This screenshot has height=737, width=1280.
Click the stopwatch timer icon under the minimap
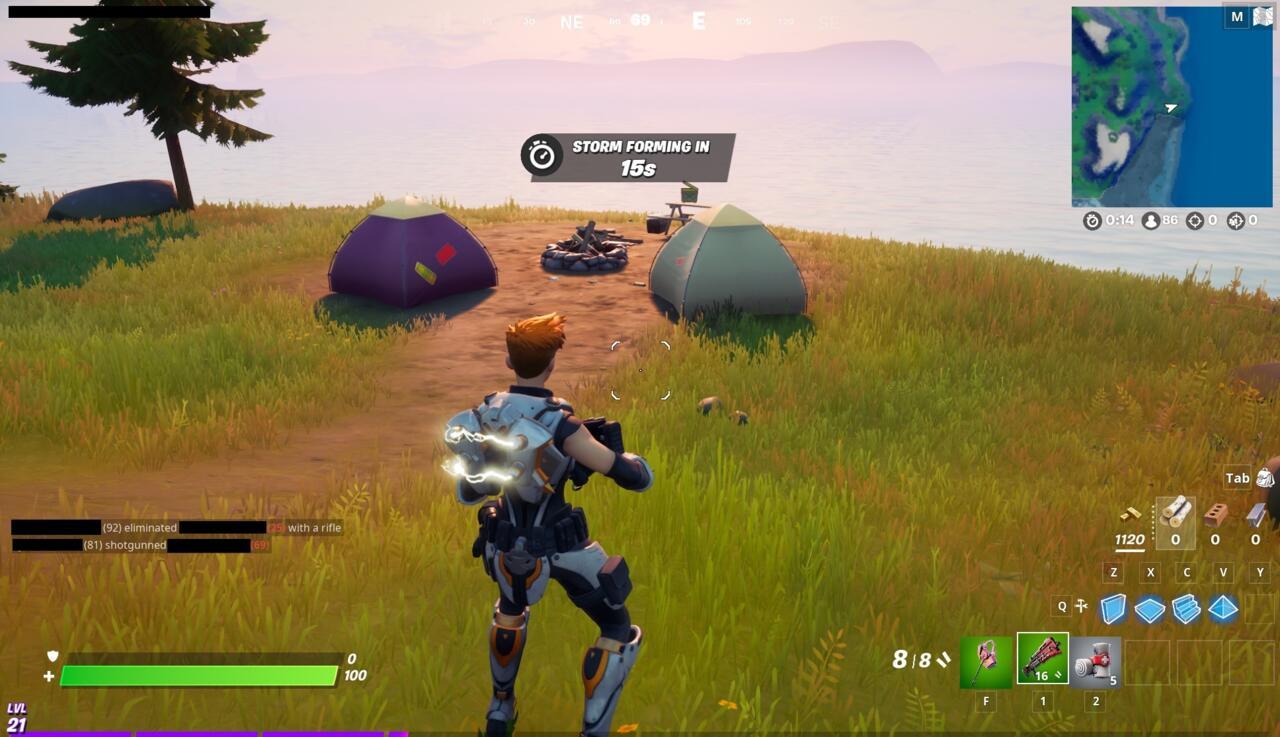point(1091,220)
